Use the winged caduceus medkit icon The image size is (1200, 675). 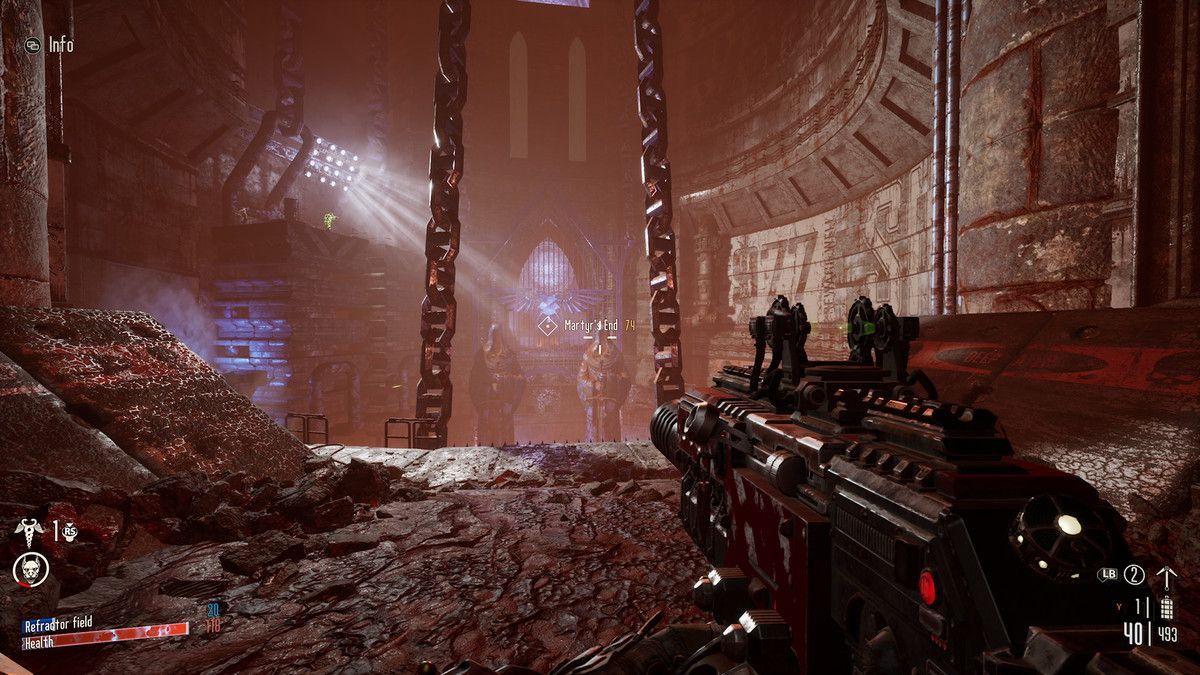pyautogui.click(x=29, y=531)
